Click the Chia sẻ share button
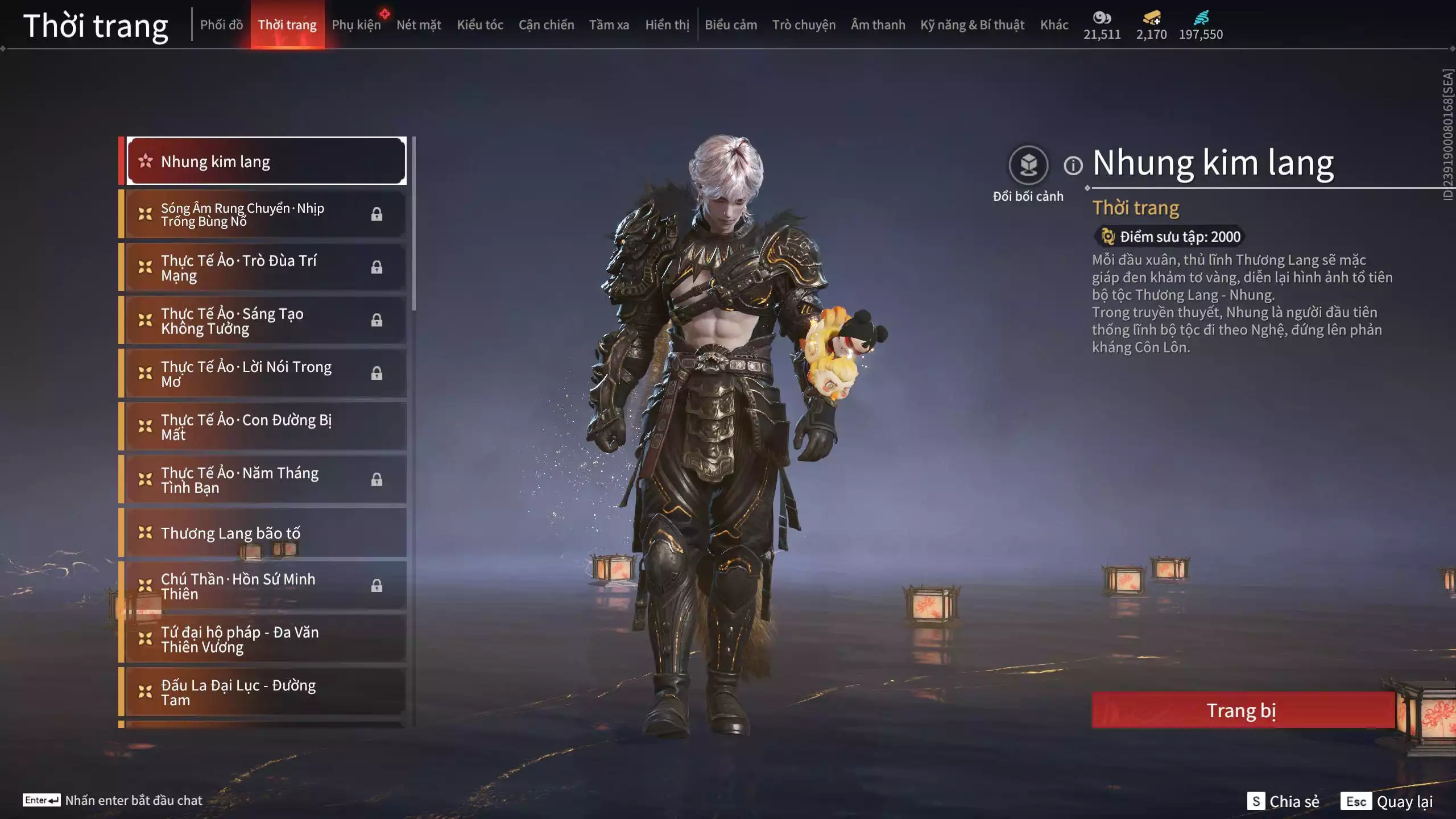This screenshot has height=819, width=1456. click(1284, 801)
